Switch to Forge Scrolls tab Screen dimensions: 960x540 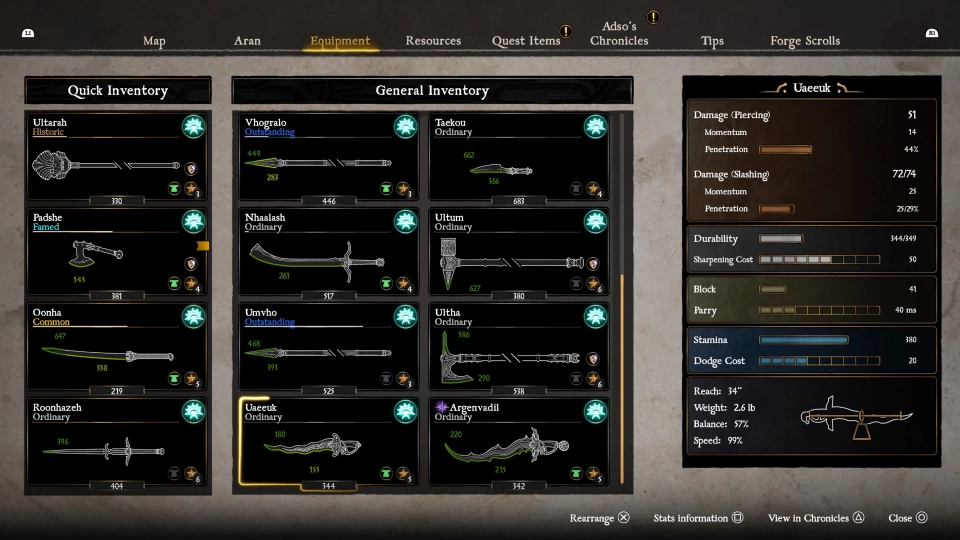tap(805, 41)
